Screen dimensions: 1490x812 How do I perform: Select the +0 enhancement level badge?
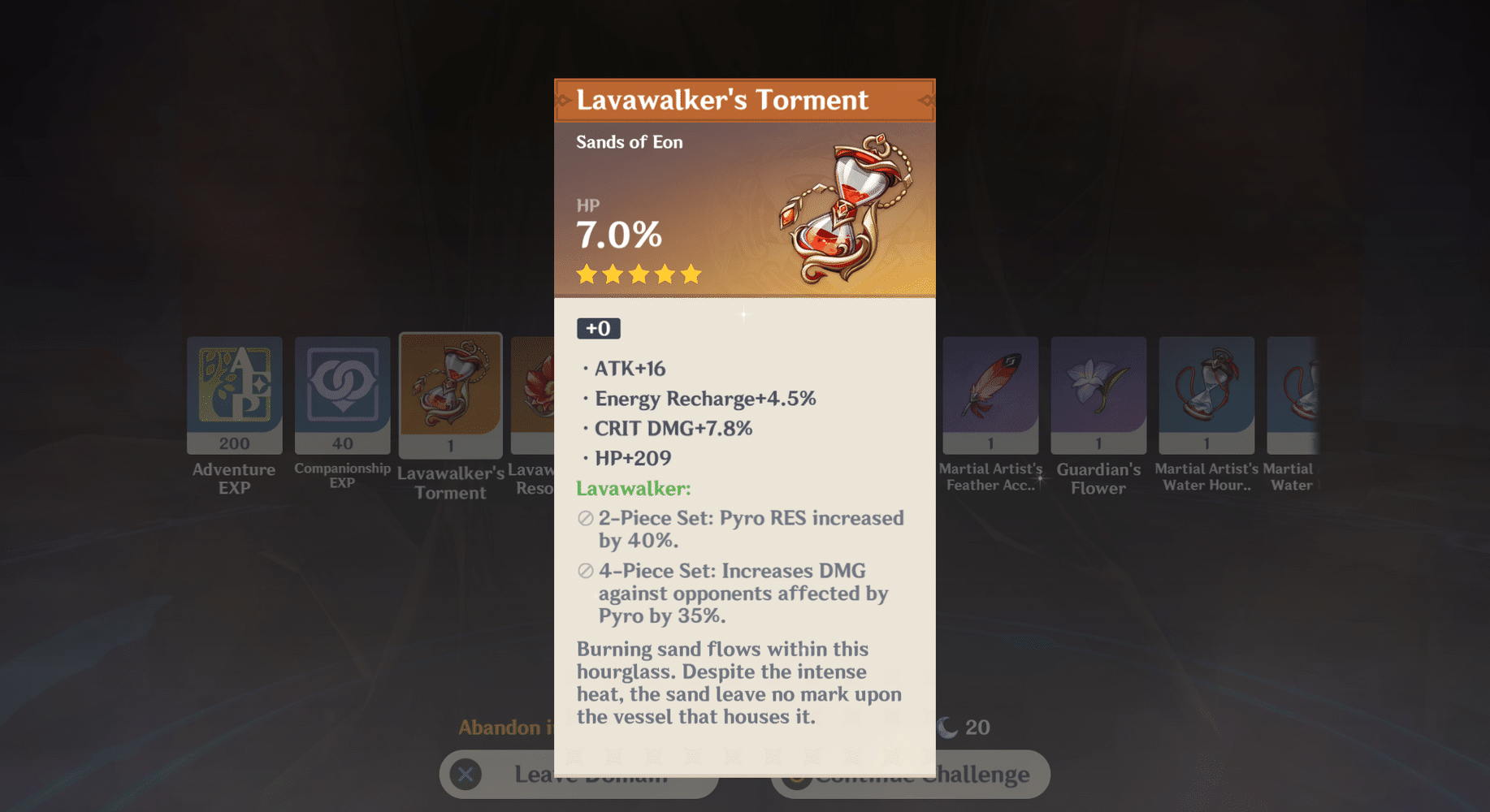point(598,328)
